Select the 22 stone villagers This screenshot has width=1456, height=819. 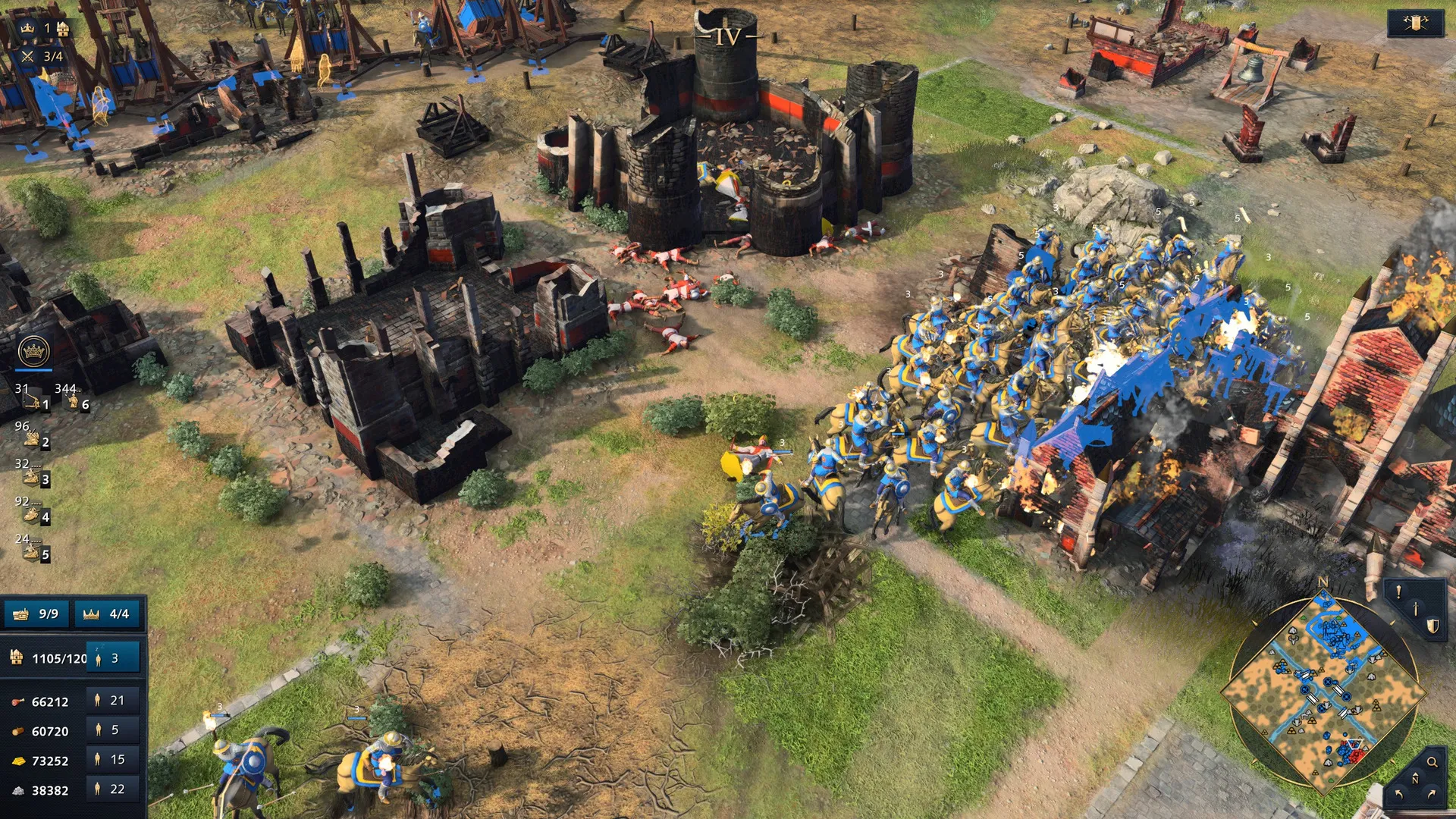113,789
